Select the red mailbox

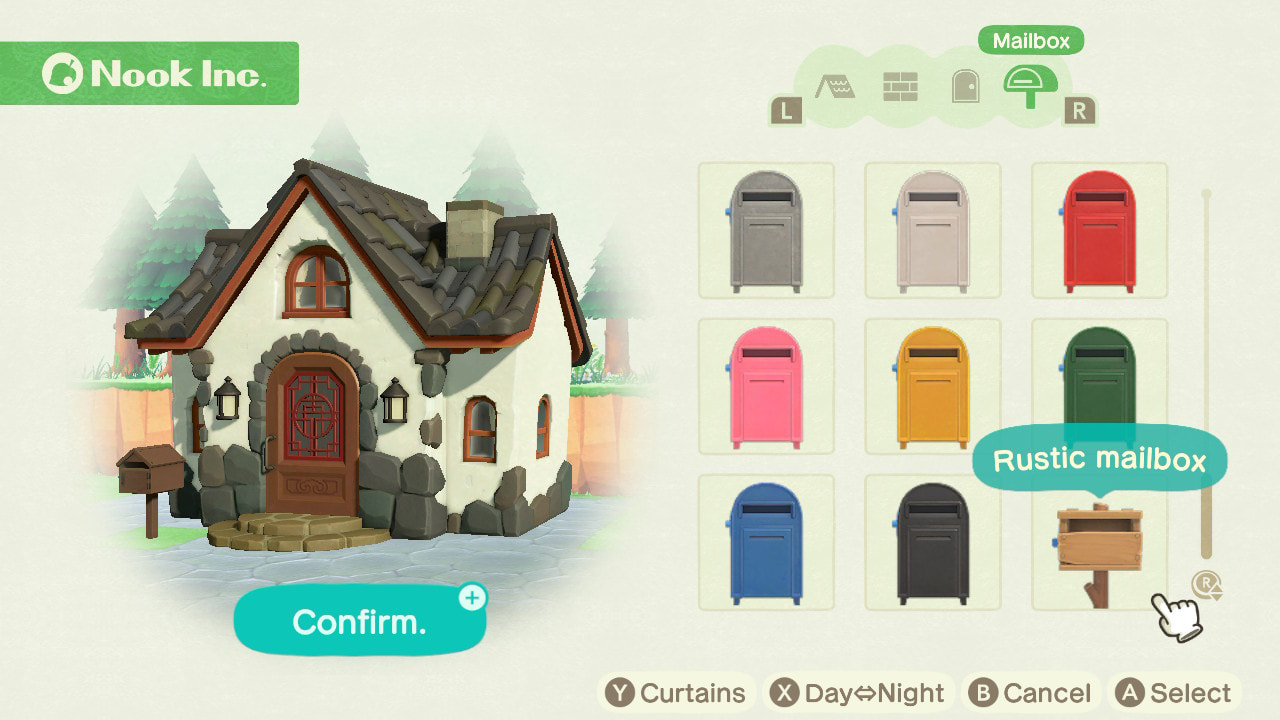(x=1099, y=231)
